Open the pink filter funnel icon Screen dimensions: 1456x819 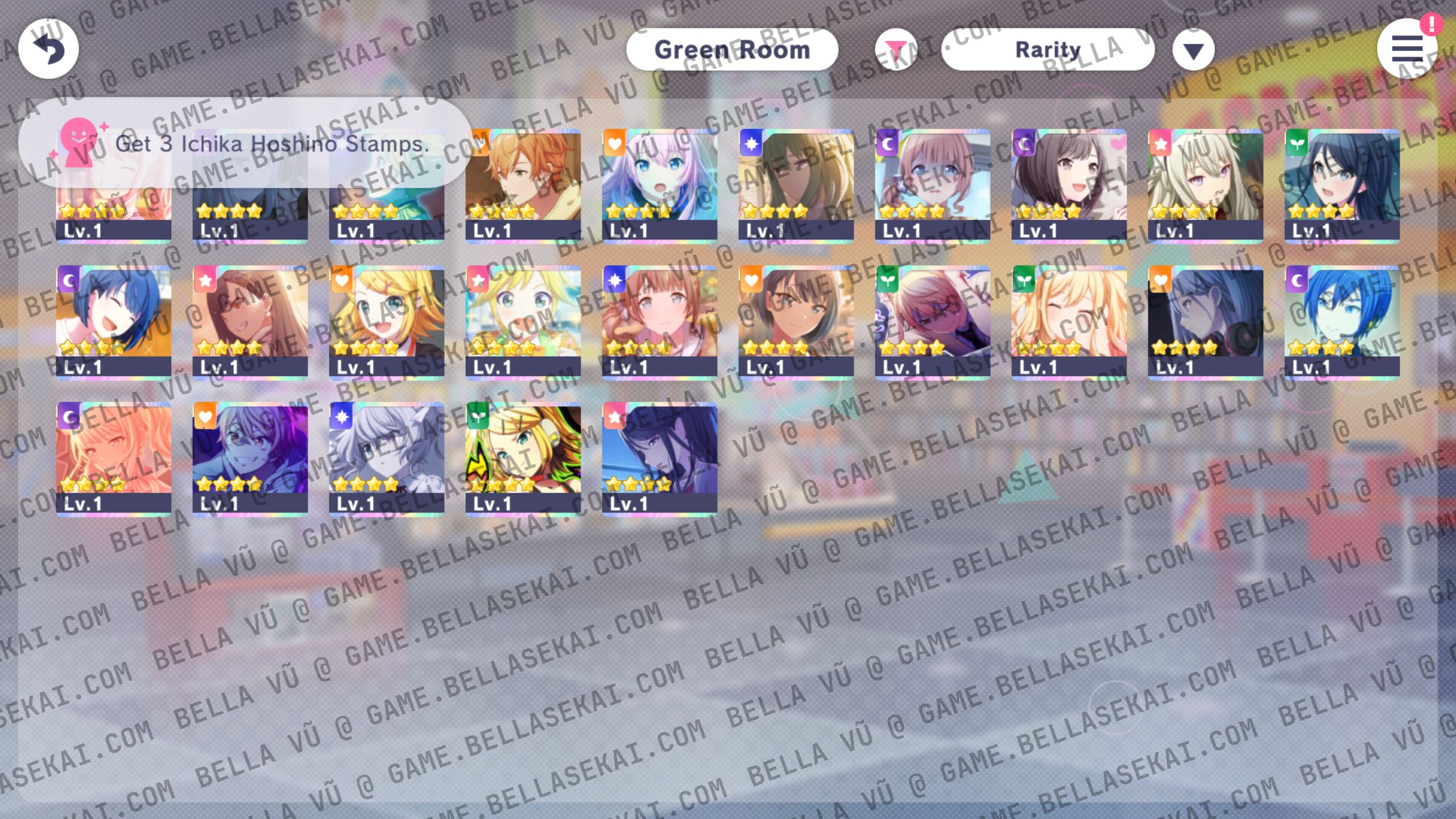tap(897, 50)
